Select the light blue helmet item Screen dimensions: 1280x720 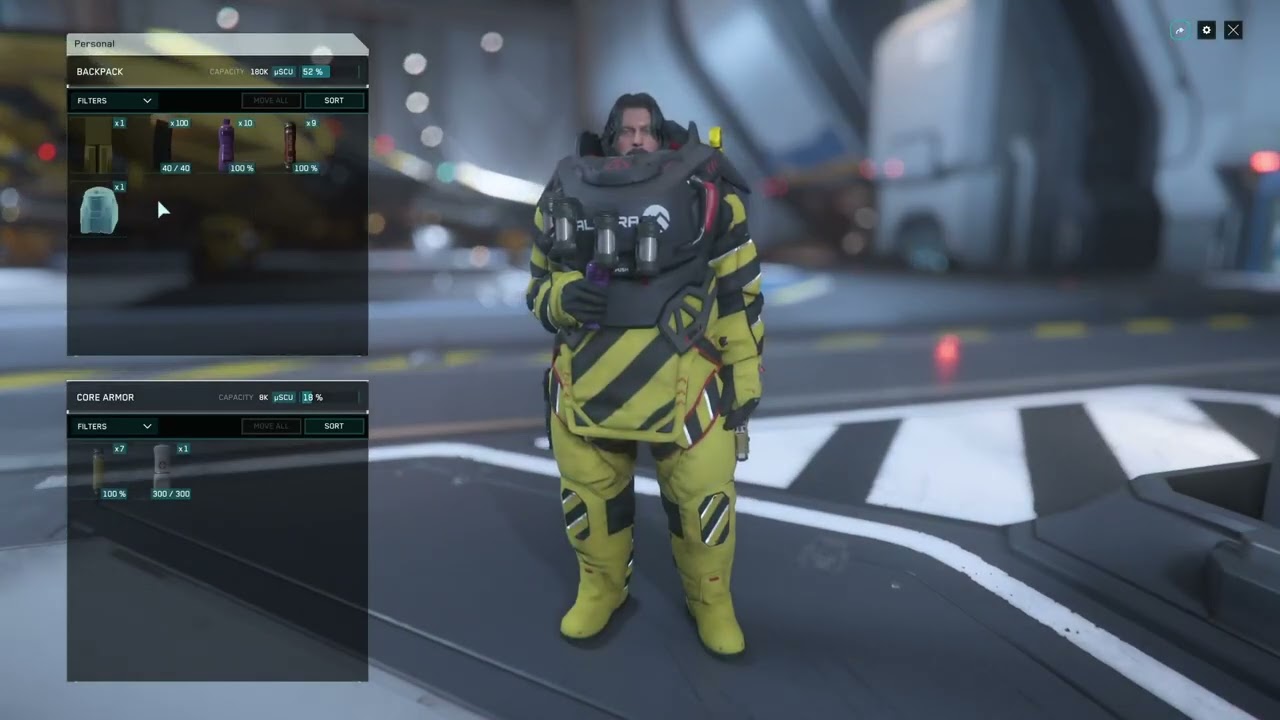[99, 210]
